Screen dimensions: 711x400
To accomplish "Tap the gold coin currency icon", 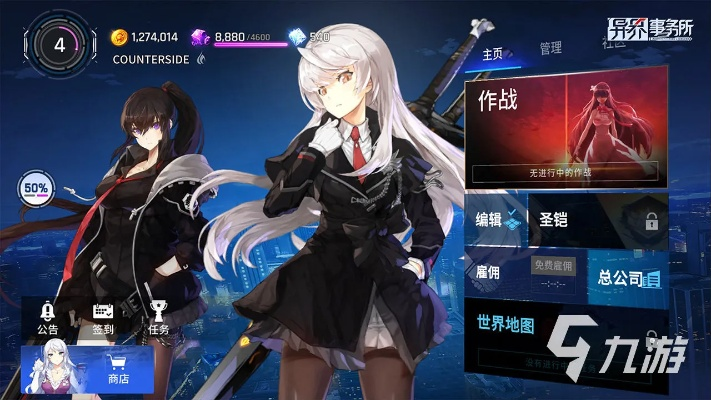I will (x=119, y=37).
